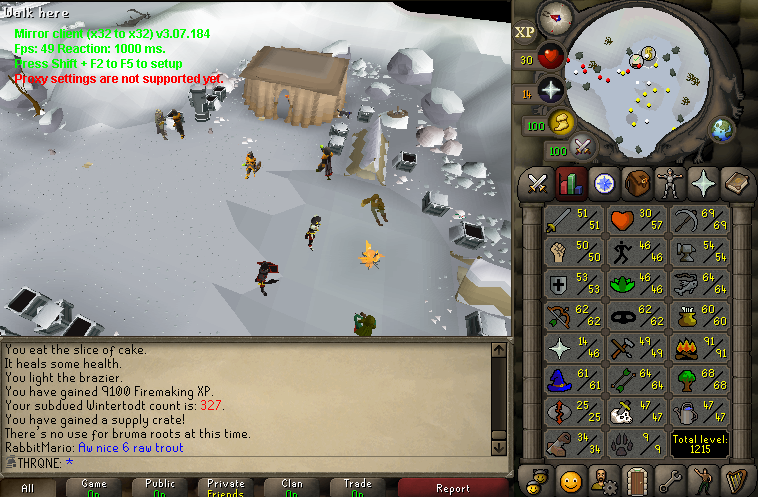Activate quick-prayers orb

click(551, 91)
